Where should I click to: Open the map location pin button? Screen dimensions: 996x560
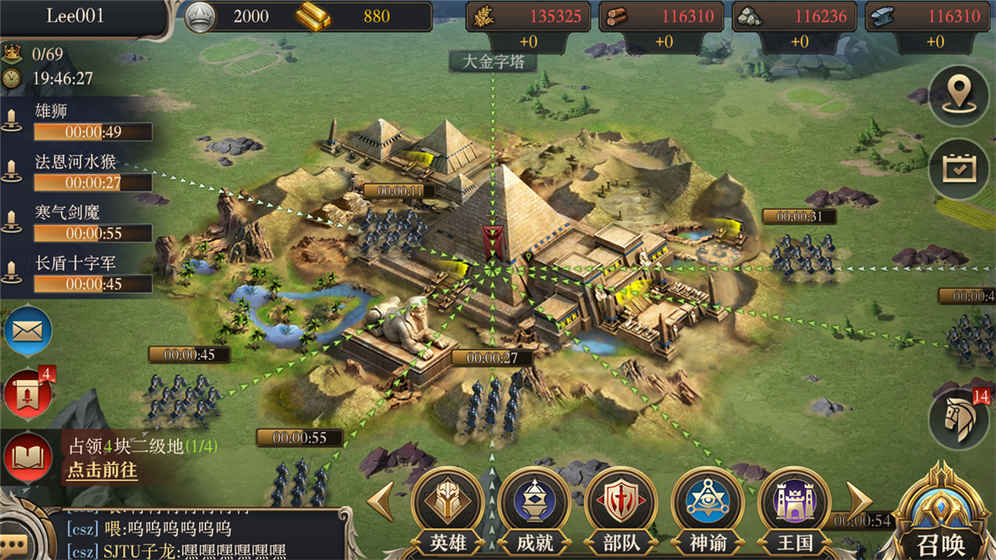[958, 95]
